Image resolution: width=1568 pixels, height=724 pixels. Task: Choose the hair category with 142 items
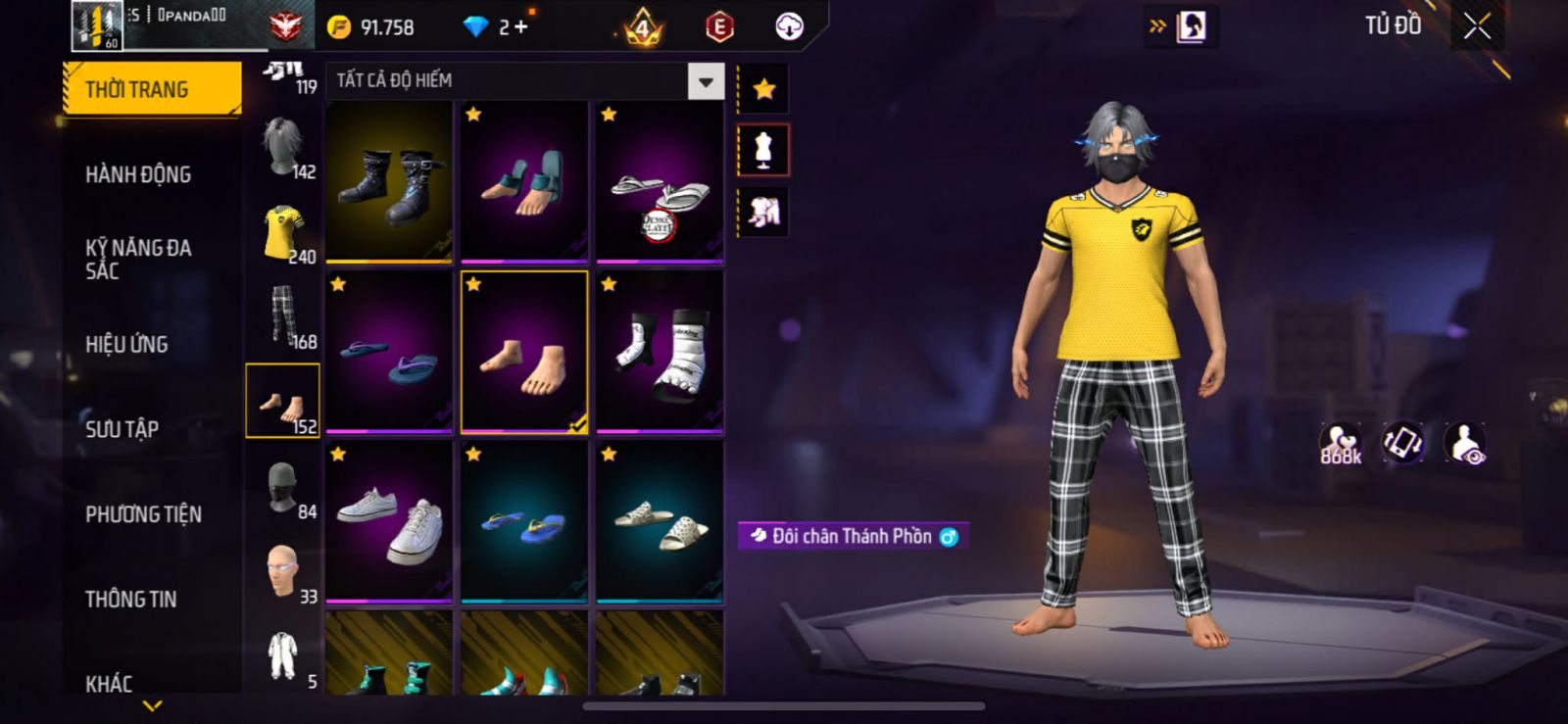[x=283, y=148]
